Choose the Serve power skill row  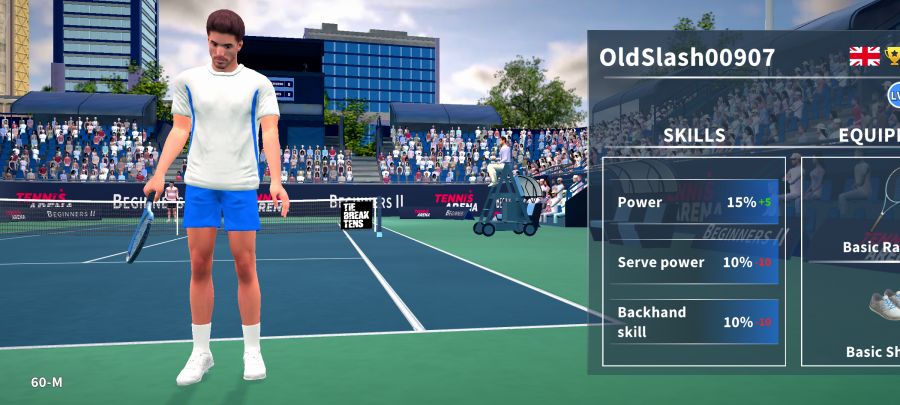tap(696, 262)
